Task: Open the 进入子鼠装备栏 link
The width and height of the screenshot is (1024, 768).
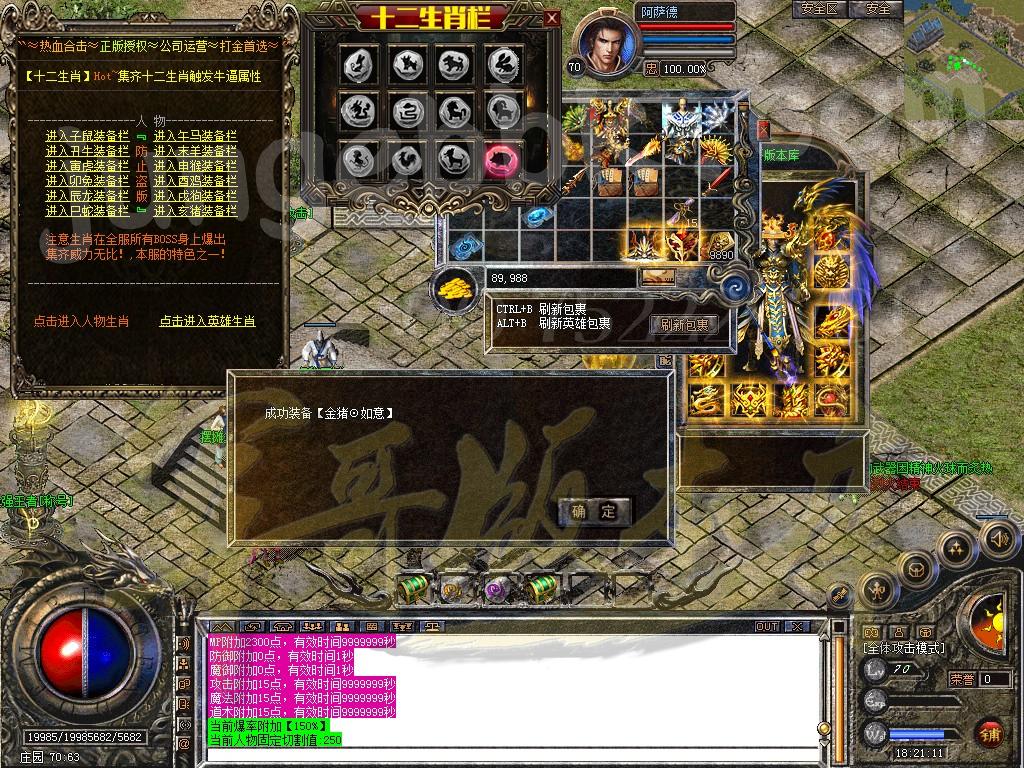Action: tap(87, 136)
